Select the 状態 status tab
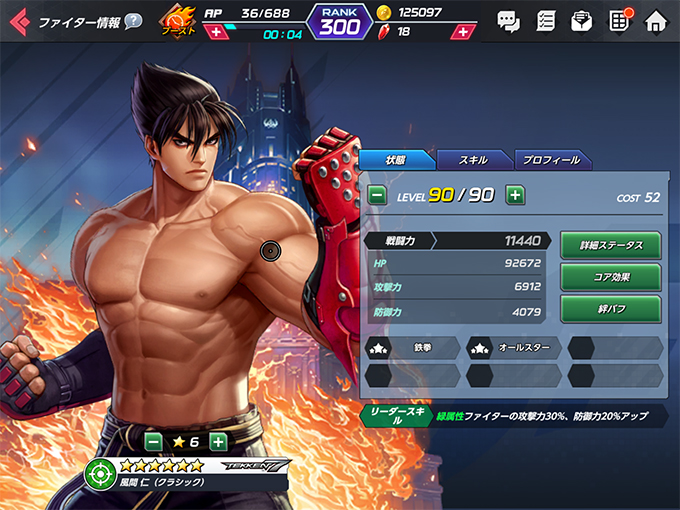This screenshot has width=680, height=510. coord(395,160)
